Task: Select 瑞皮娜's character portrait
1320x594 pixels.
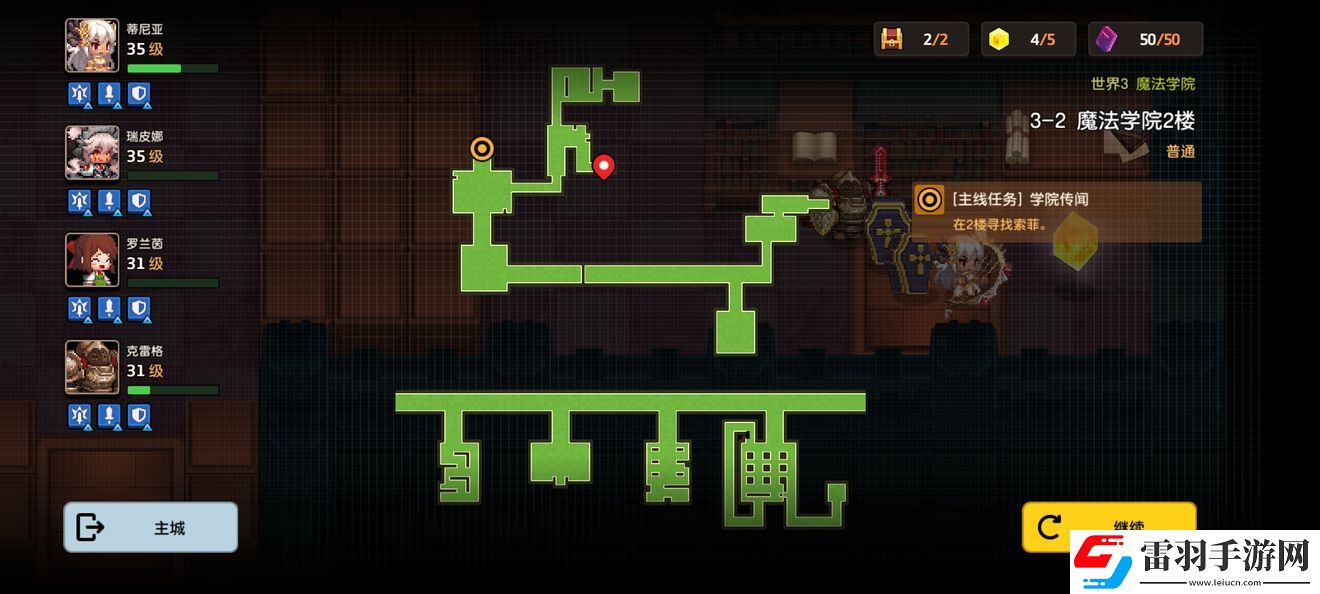Action: click(92, 153)
